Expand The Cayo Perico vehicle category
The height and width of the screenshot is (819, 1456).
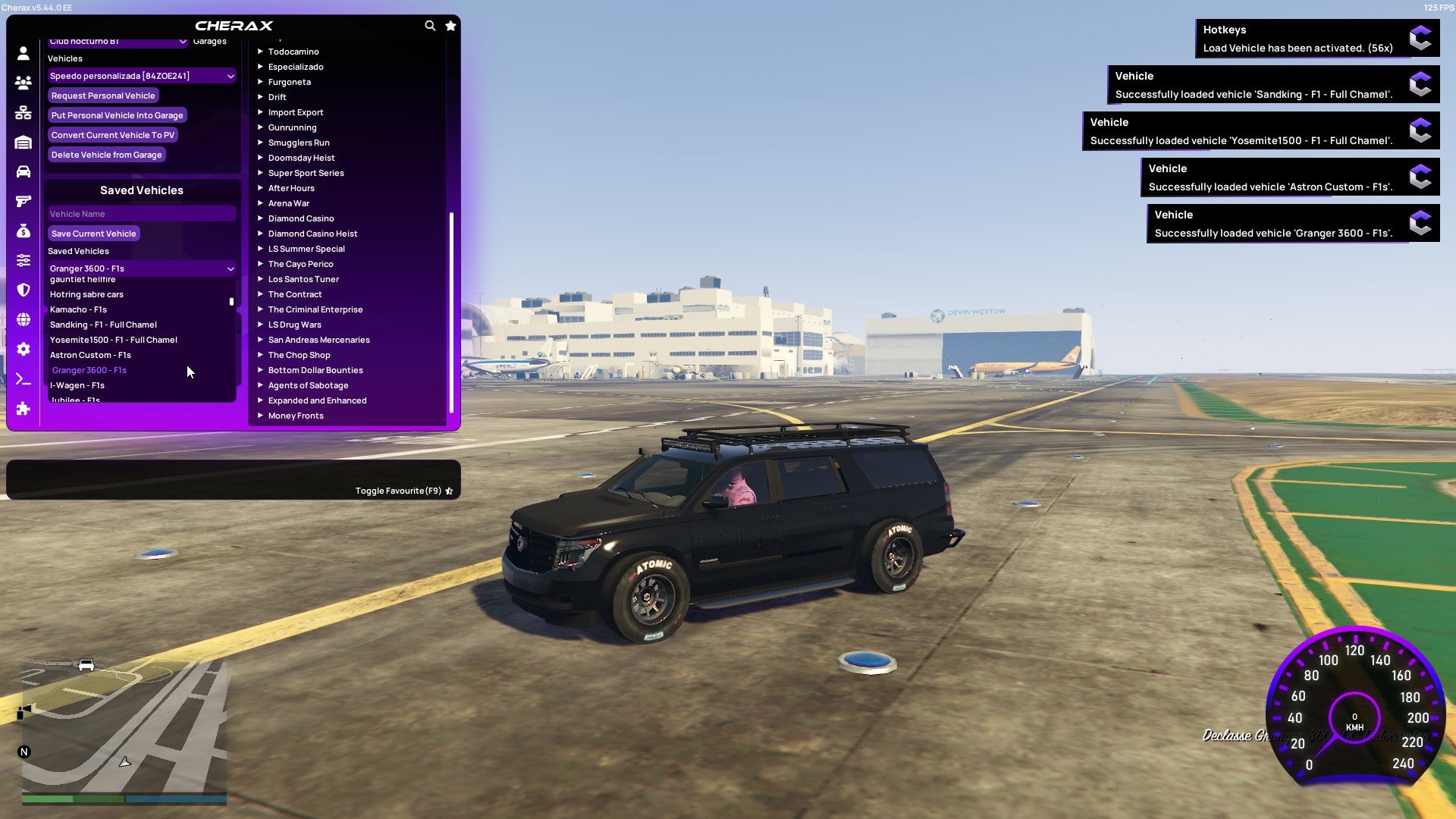click(300, 263)
